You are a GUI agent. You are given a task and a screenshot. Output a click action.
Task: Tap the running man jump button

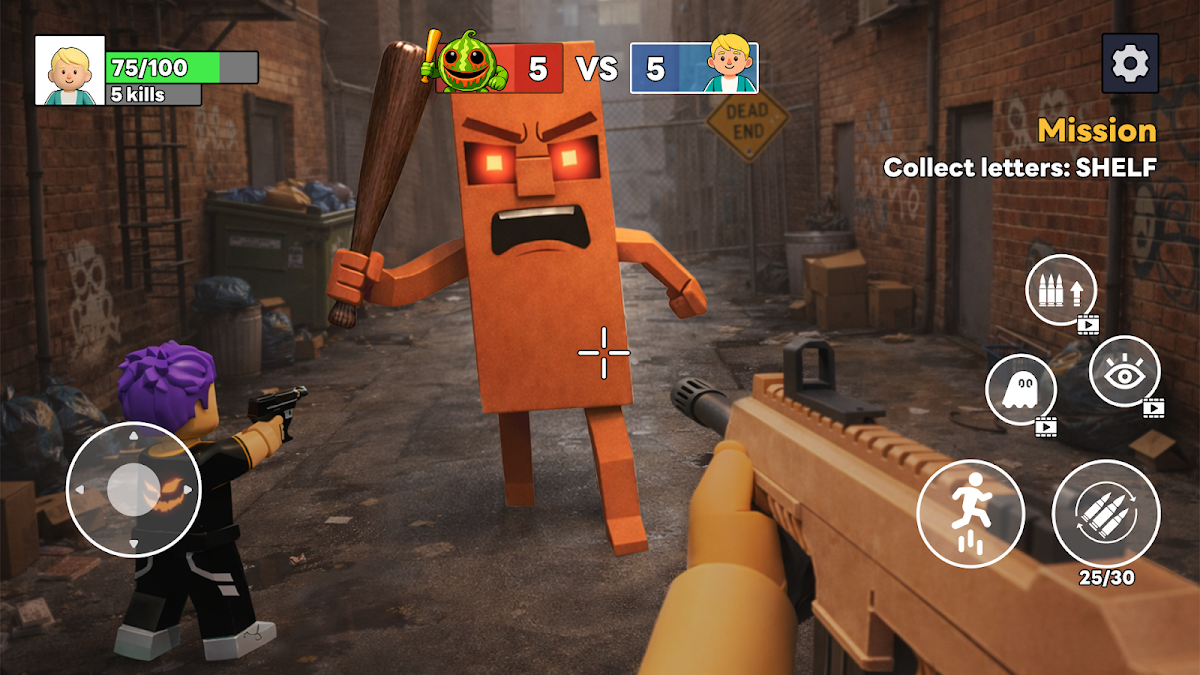971,513
